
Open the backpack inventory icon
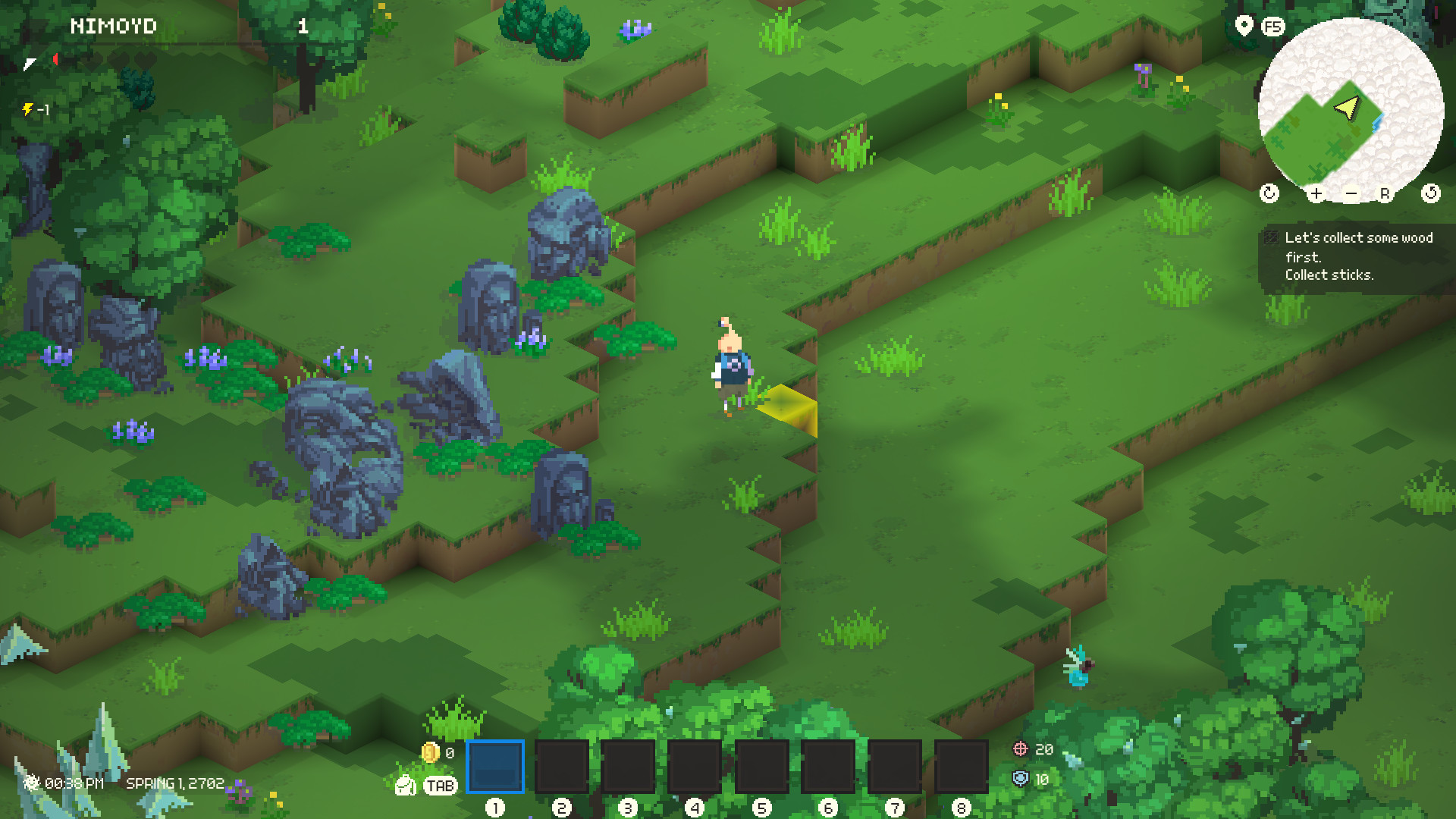[x=404, y=785]
